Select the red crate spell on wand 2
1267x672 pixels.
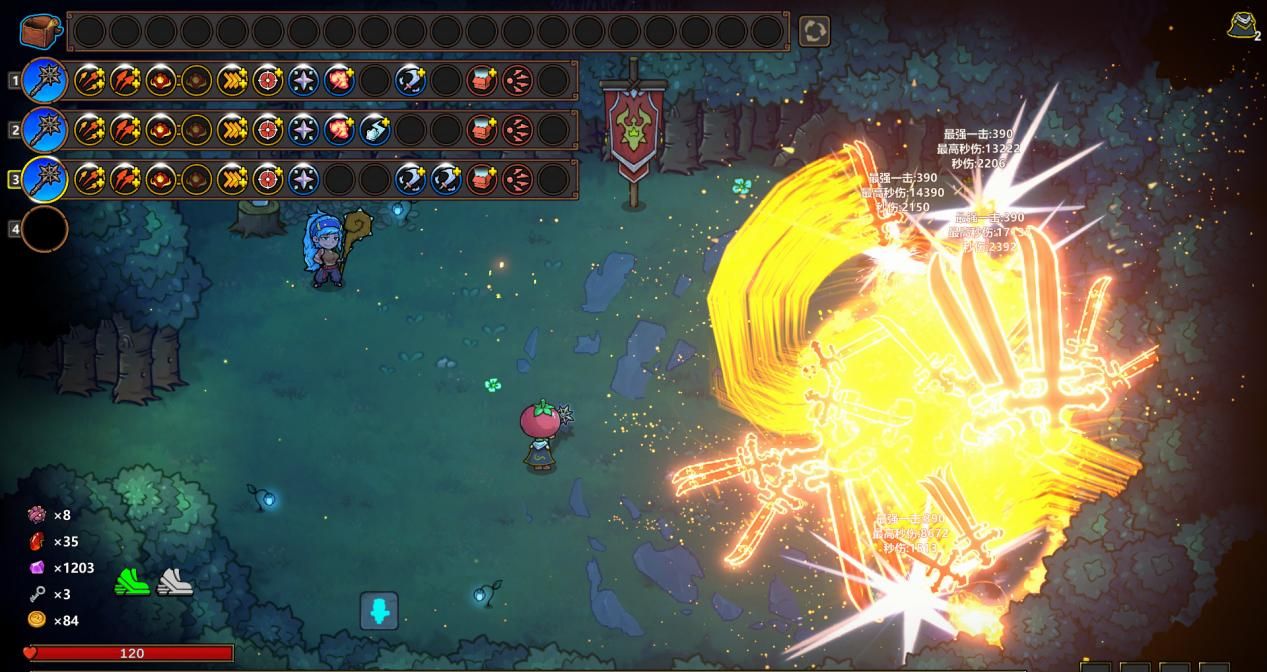point(482,130)
